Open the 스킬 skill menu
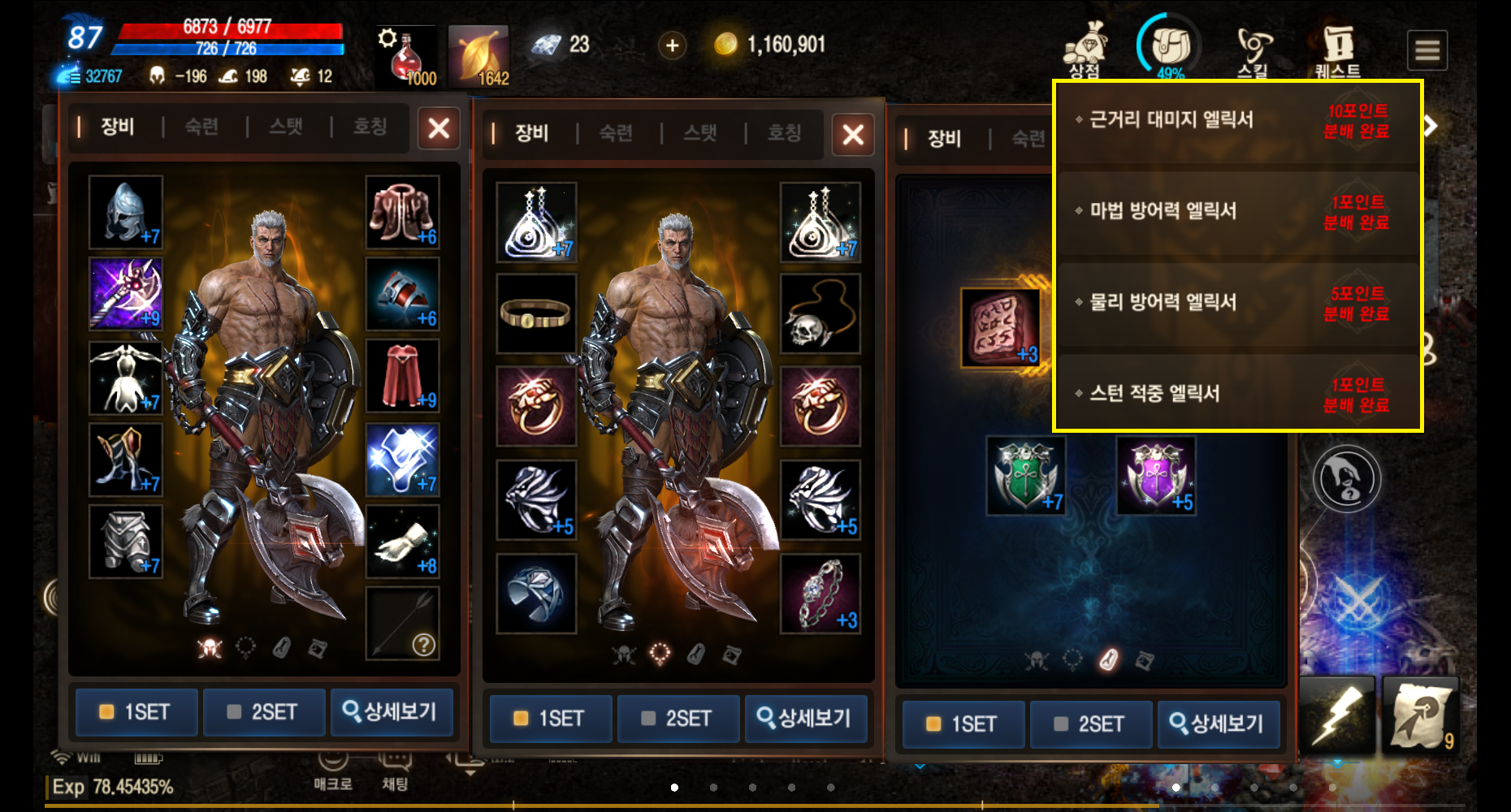The height and width of the screenshot is (812, 1511). click(1253, 50)
